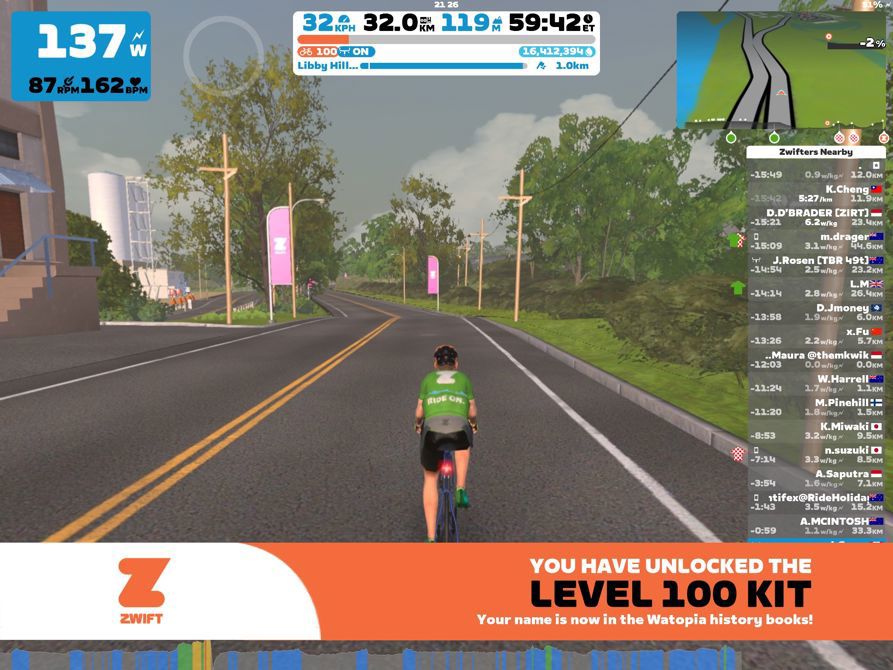Select D.D'BRADER [ZIRT] rider row
The width and height of the screenshot is (893, 670).
816,217
